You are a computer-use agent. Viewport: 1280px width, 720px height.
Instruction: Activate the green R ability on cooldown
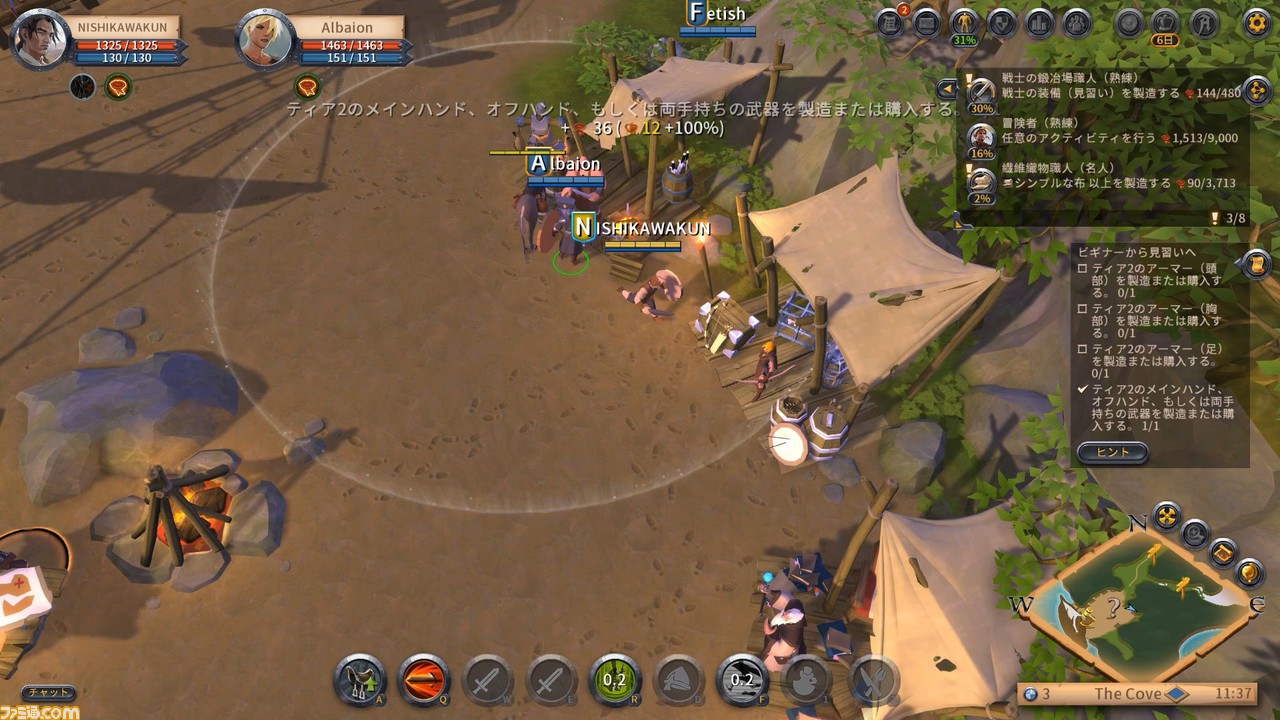pyautogui.click(x=614, y=682)
